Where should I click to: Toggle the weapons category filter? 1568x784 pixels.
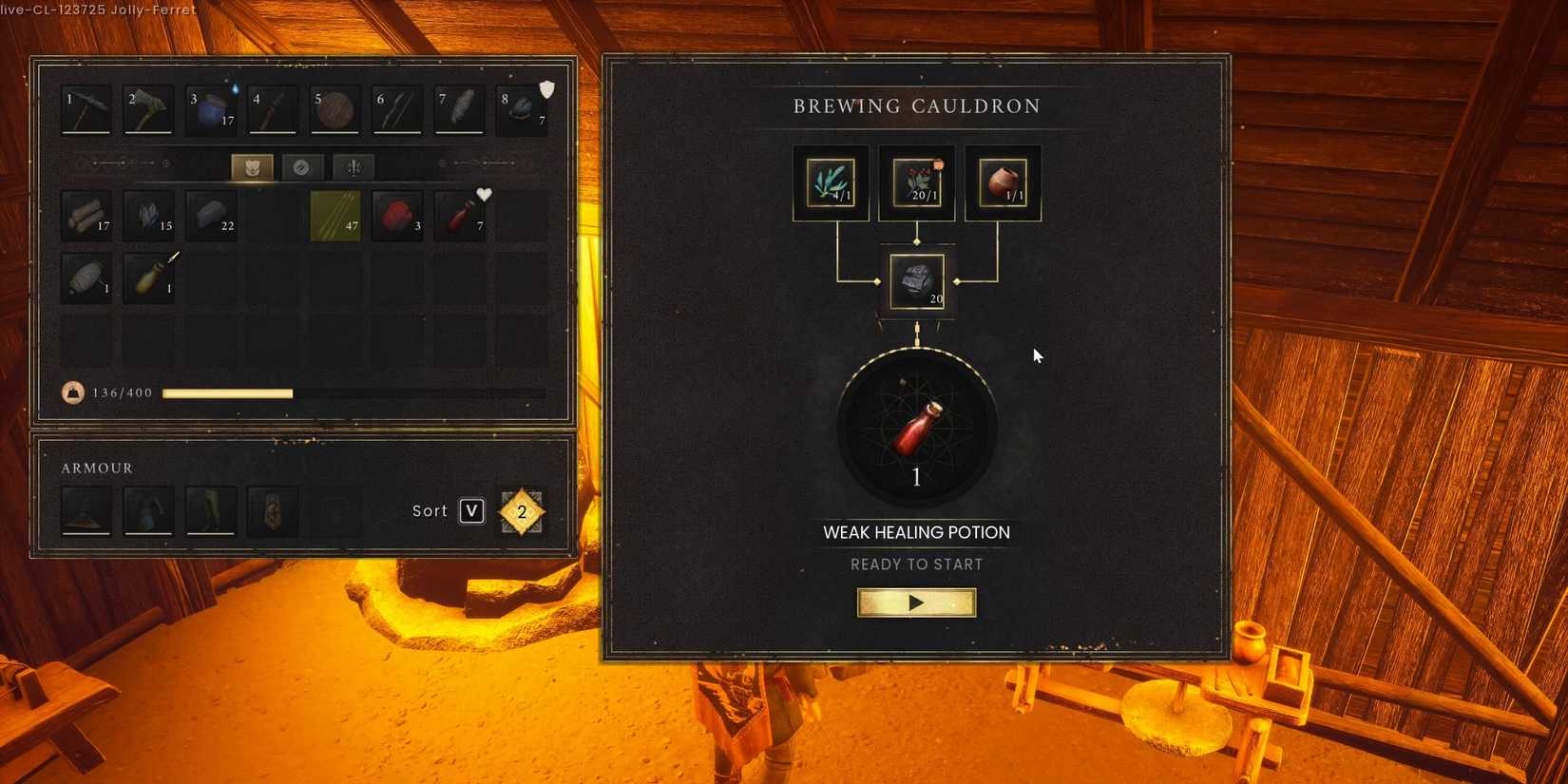point(353,166)
